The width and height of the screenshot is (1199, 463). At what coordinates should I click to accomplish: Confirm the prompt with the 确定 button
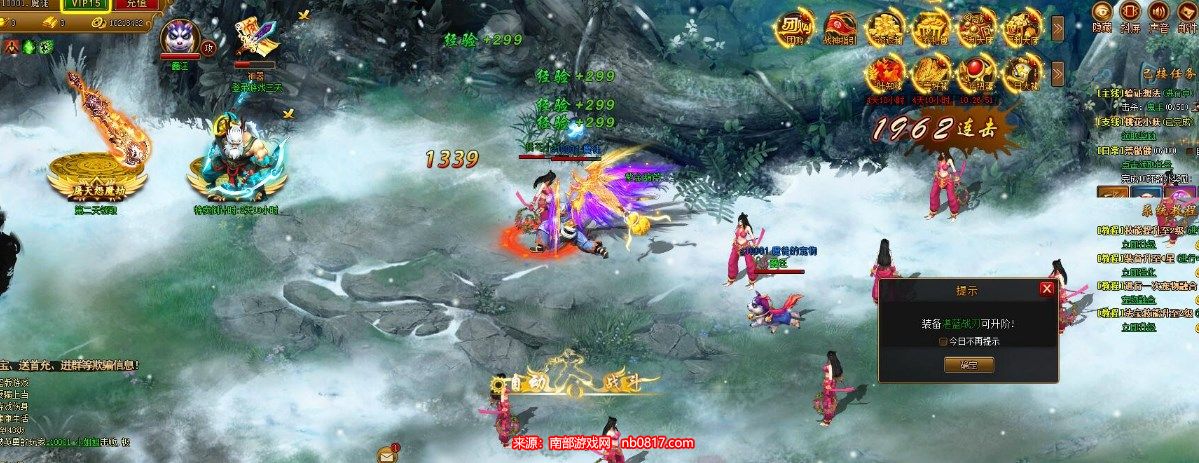click(967, 365)
